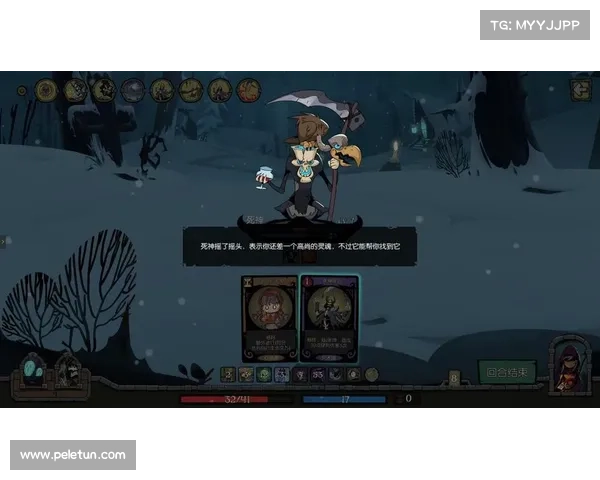Viewport: 600px width, 480px height.
Task: Open the red-hooded character portrait
Action: pyautogui.click(x=569, y=364)
